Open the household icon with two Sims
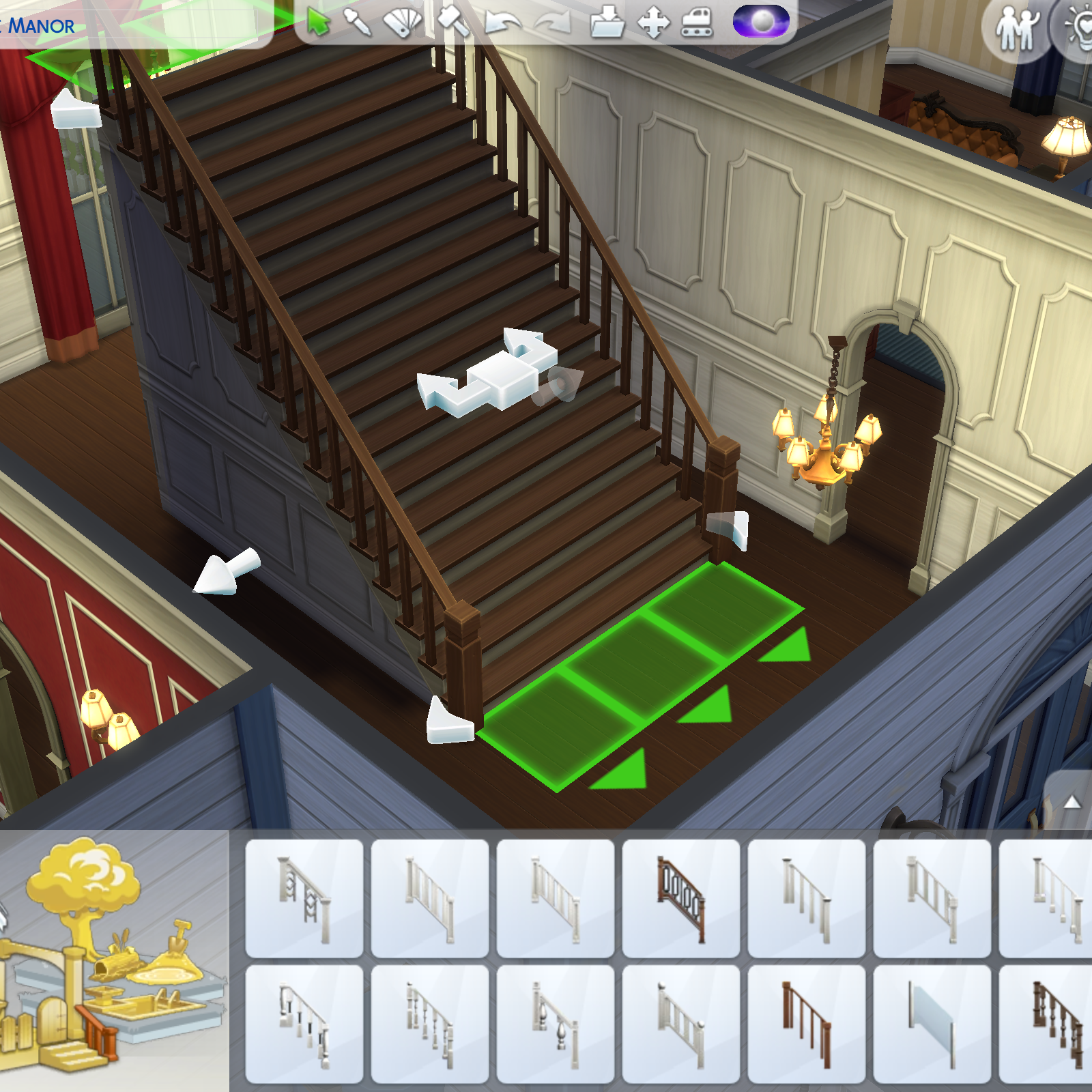This screenshot has height=1092, width=1092. point(1017,29)
